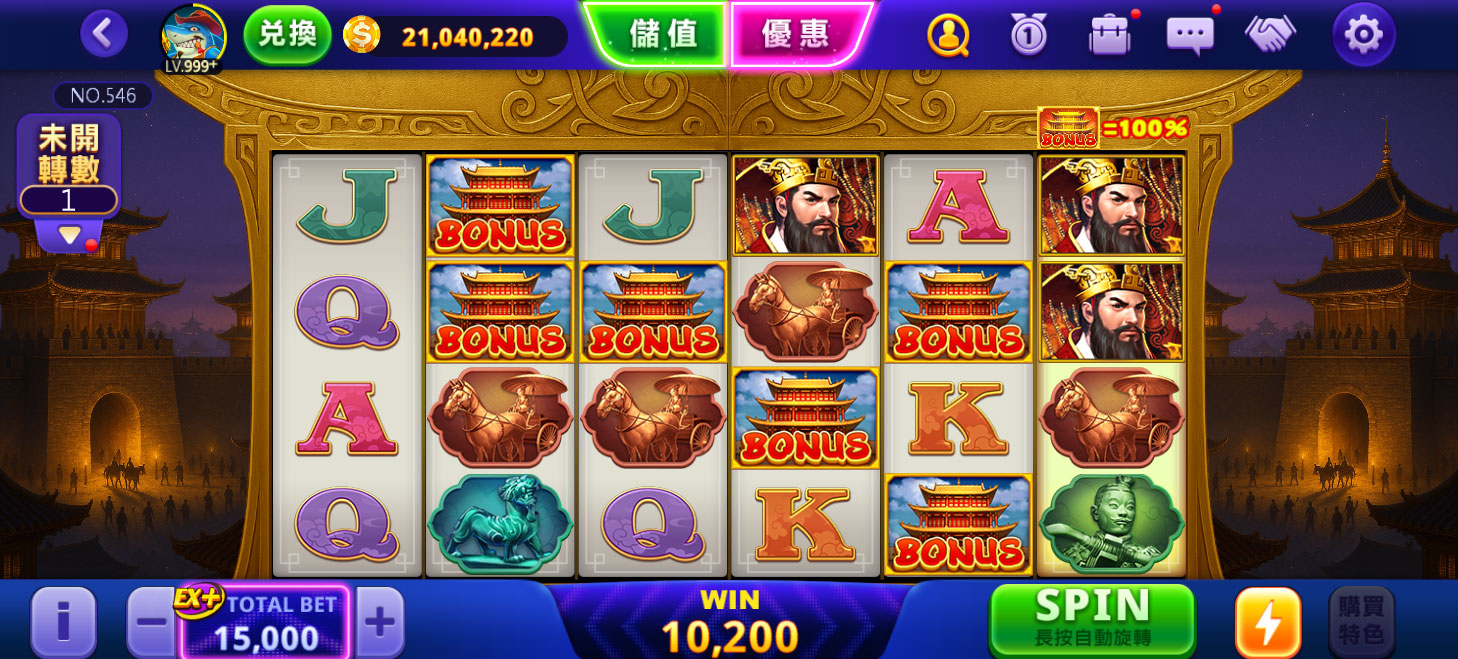The height and width of the screenshot is (659, 1458).
Task: Expand the 未開轉數 dropdown arrow
Action: click(69, 236)
